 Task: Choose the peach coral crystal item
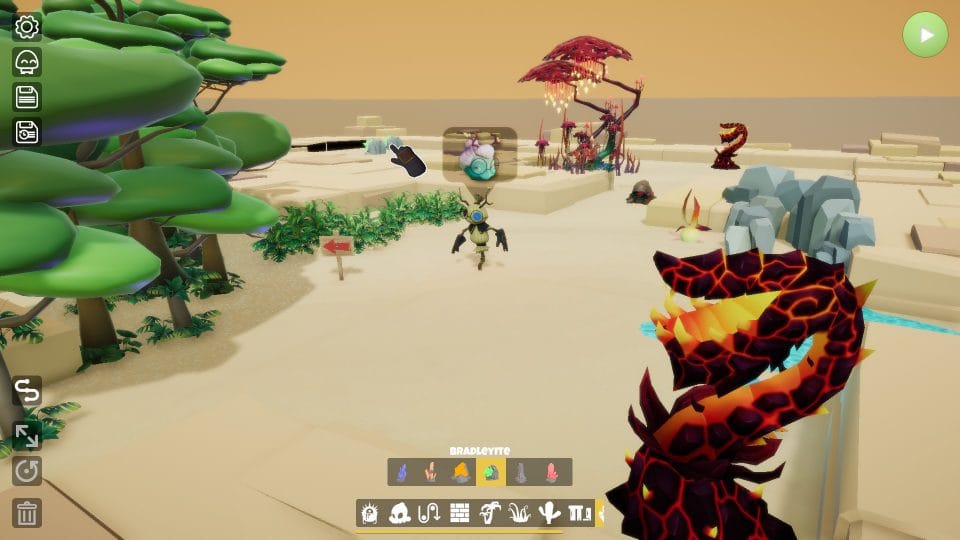tap(431, 472)
